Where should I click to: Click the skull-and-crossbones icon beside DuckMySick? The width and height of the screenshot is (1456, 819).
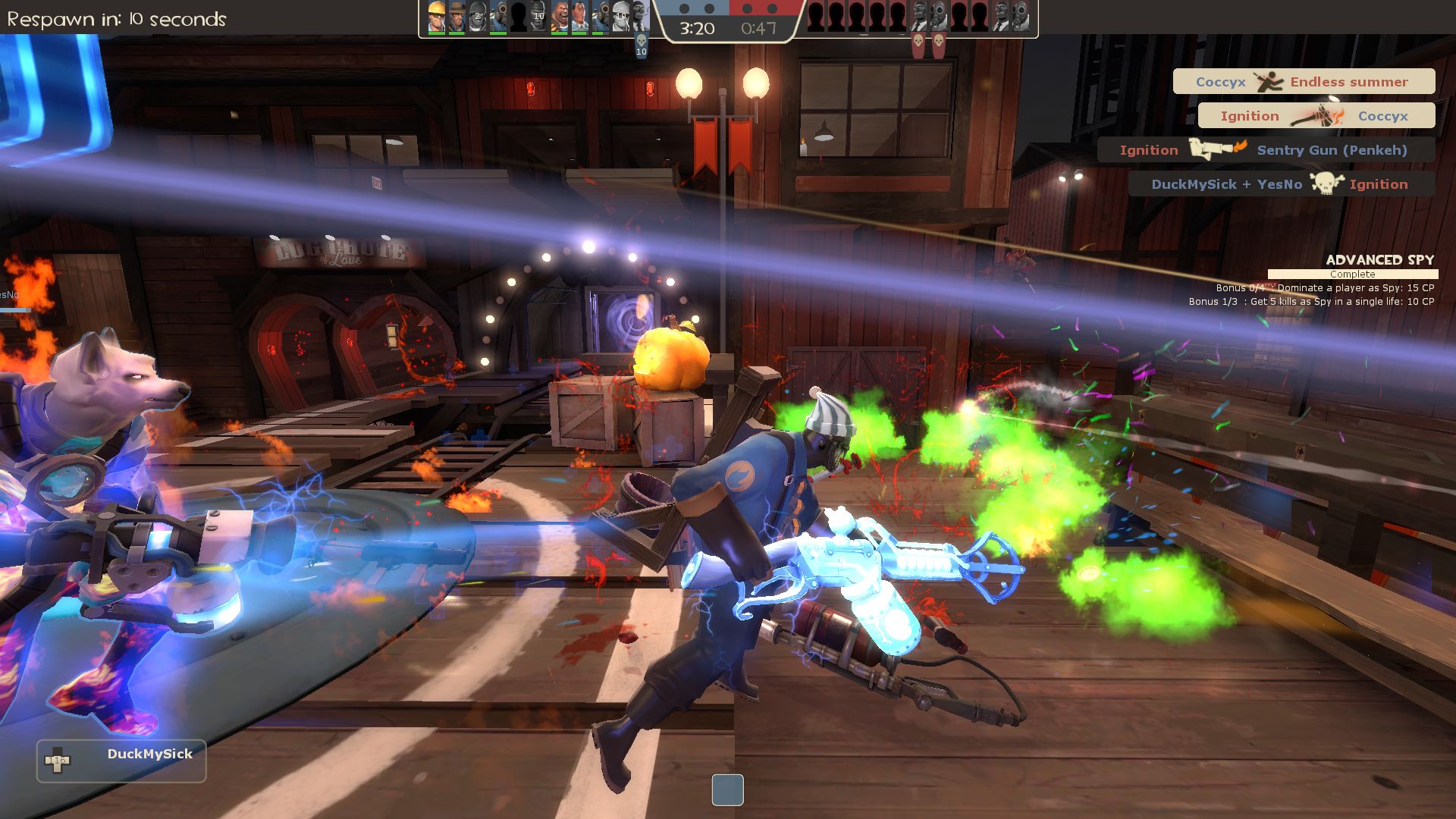click(x=1326, y=184)
